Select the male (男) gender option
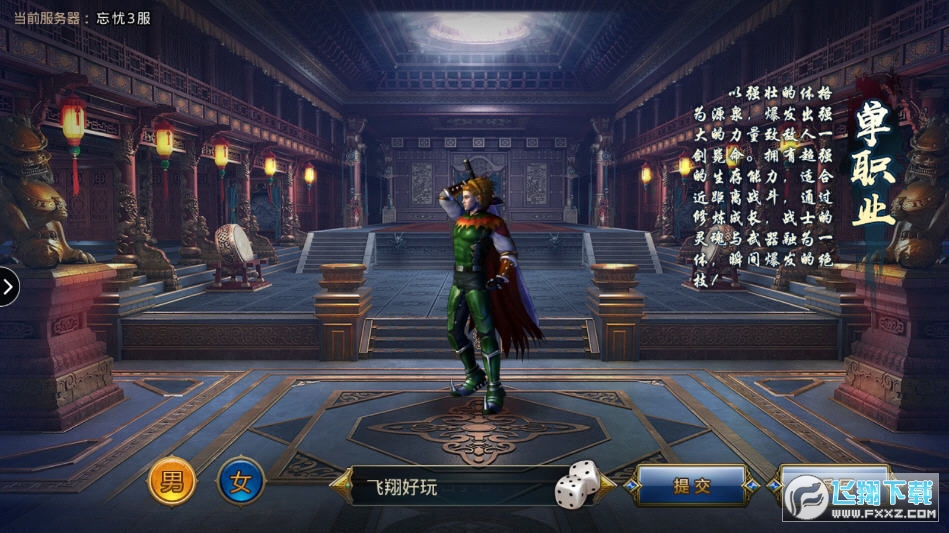Screen dimensions: 949x533 (x=172, y=483)
